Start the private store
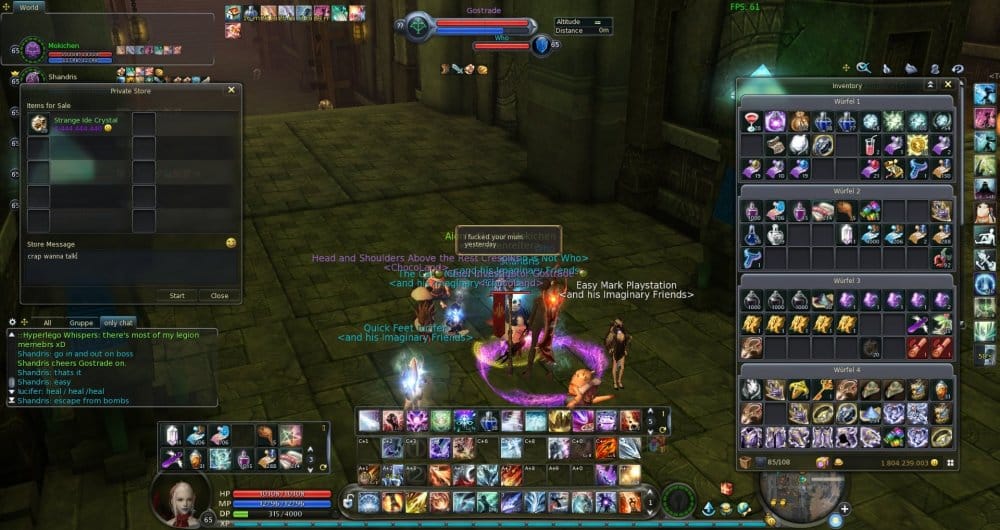 click(177, 295)
